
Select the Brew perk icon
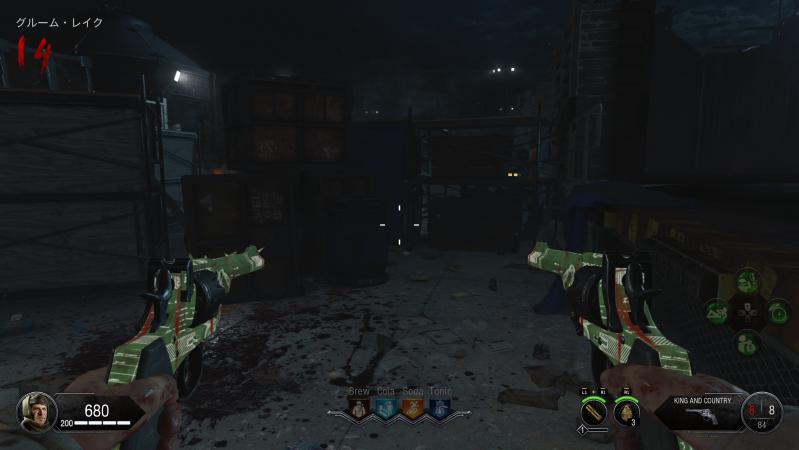click(x=359, y=407)
